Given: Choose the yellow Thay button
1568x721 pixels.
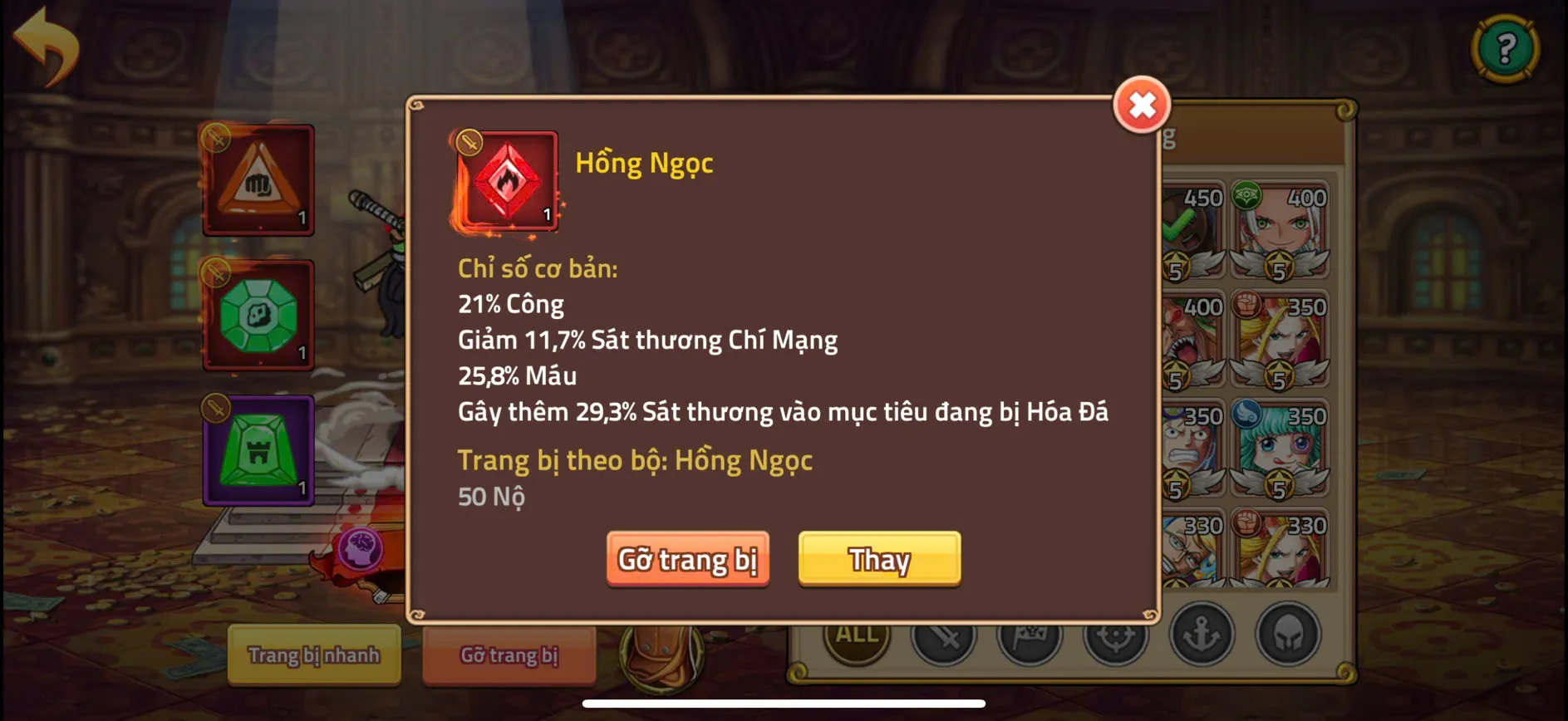Looking at the screenshot, I should [x=879, y=559].
